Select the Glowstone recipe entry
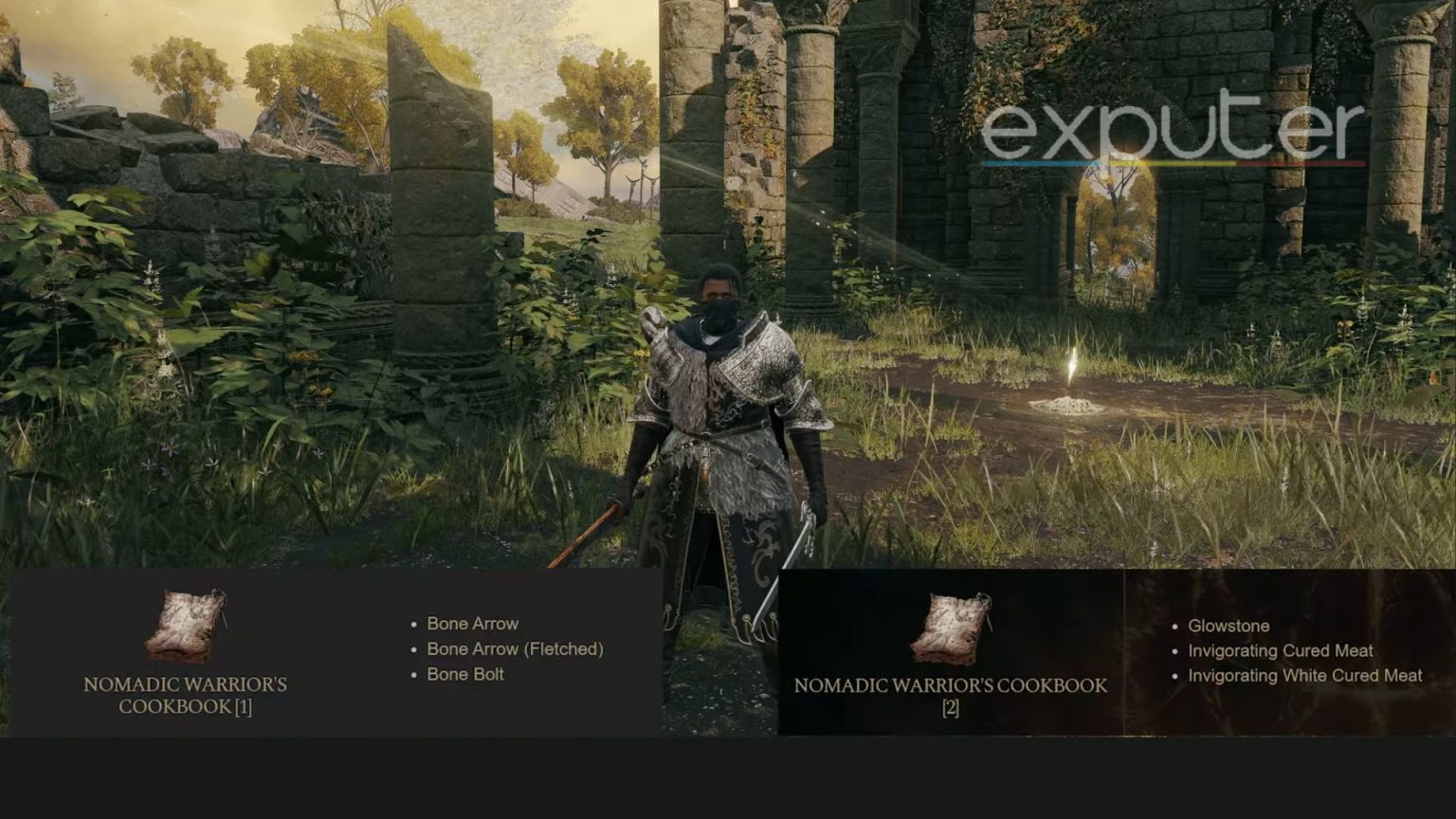The height and width of the screenshot is (819, 1456). [x=1229, y=627]
